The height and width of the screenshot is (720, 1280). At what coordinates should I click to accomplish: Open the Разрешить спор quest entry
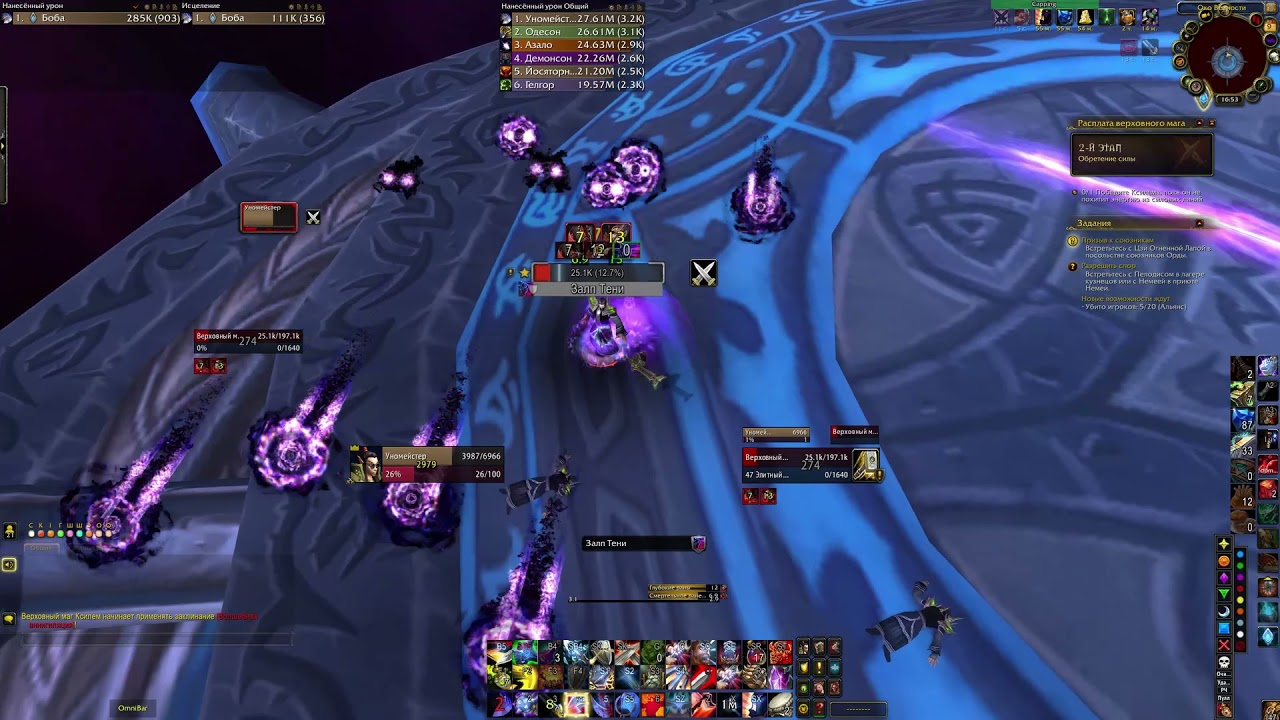(x=1108, y=266)
